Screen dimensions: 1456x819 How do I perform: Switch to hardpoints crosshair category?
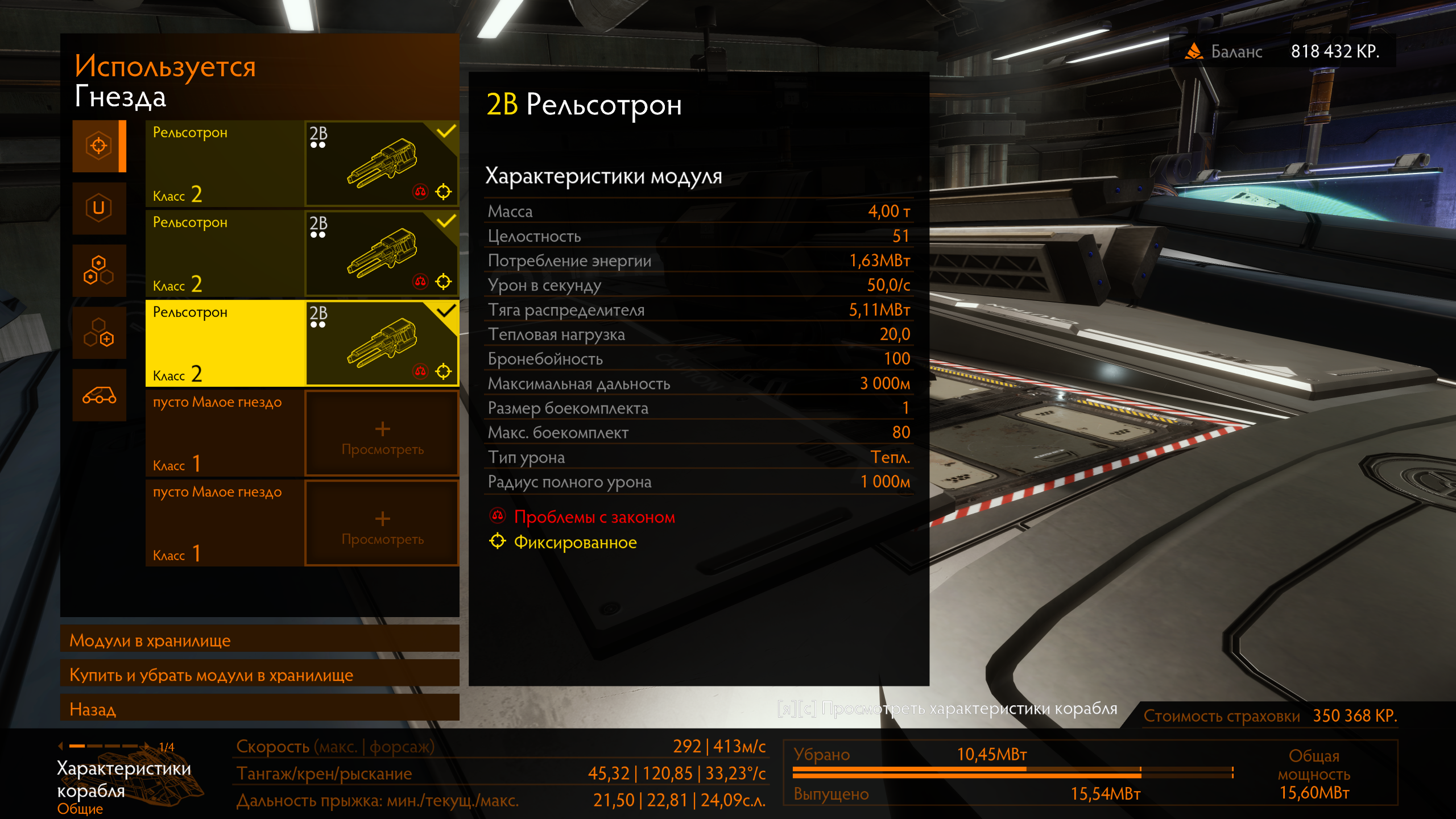point(99,146)
